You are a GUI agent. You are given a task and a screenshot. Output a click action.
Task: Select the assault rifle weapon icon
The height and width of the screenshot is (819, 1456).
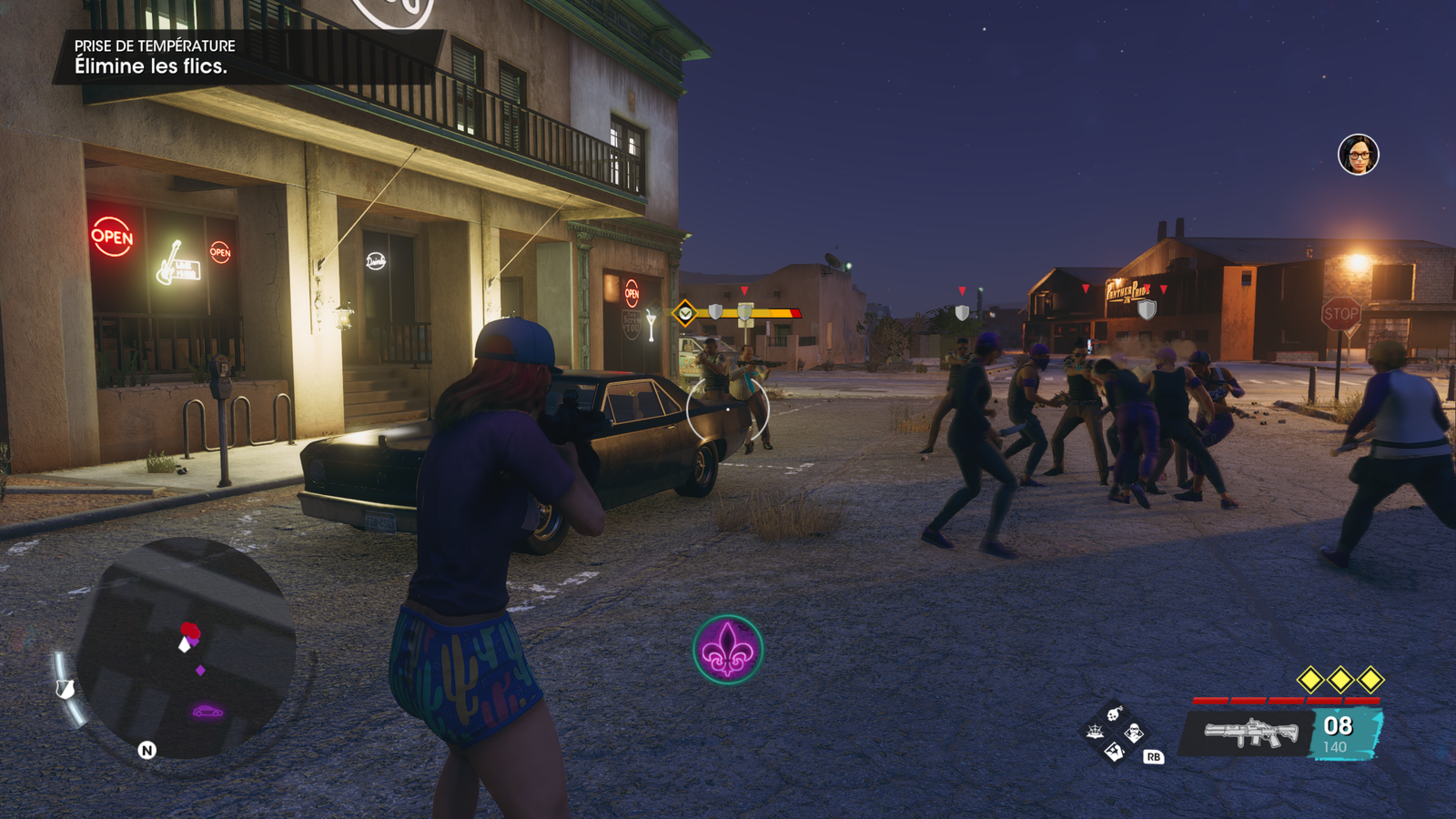tap(1250, 733)
